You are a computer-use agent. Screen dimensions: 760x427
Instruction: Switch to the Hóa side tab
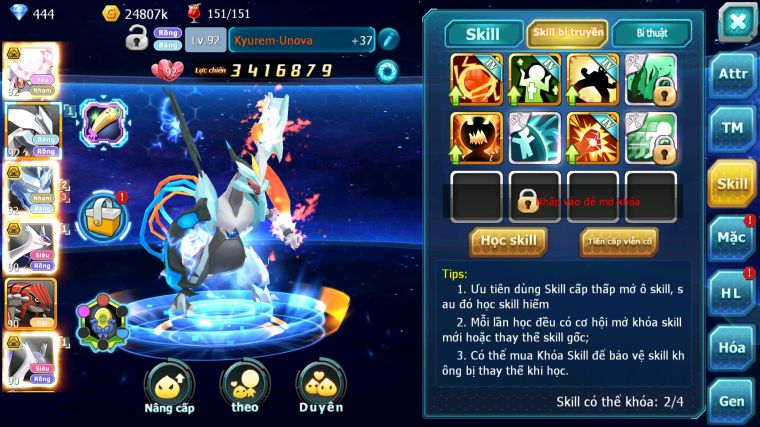[732, 347]
